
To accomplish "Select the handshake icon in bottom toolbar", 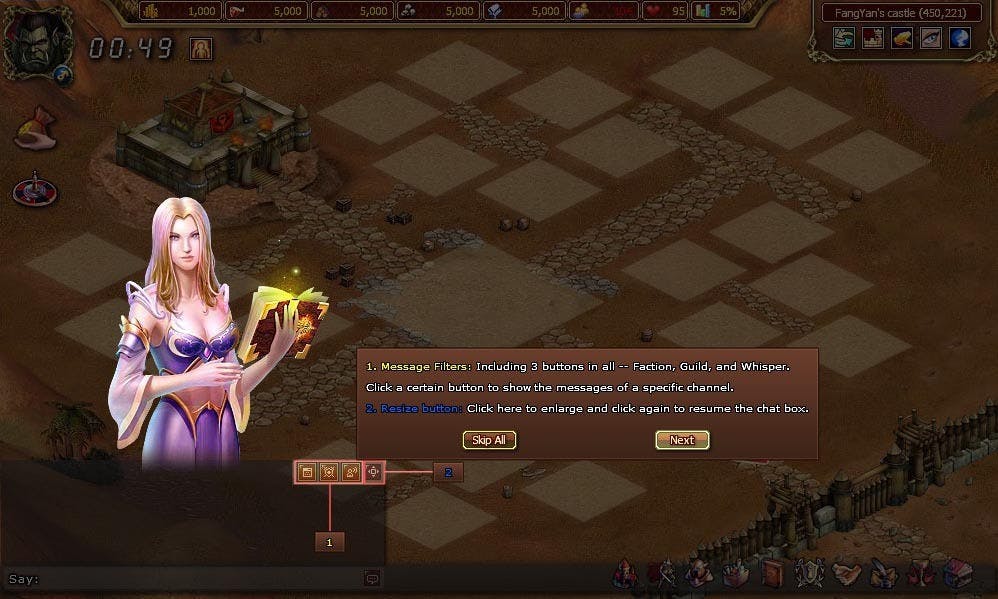I will pyautogui.click(x=847, y=575).
